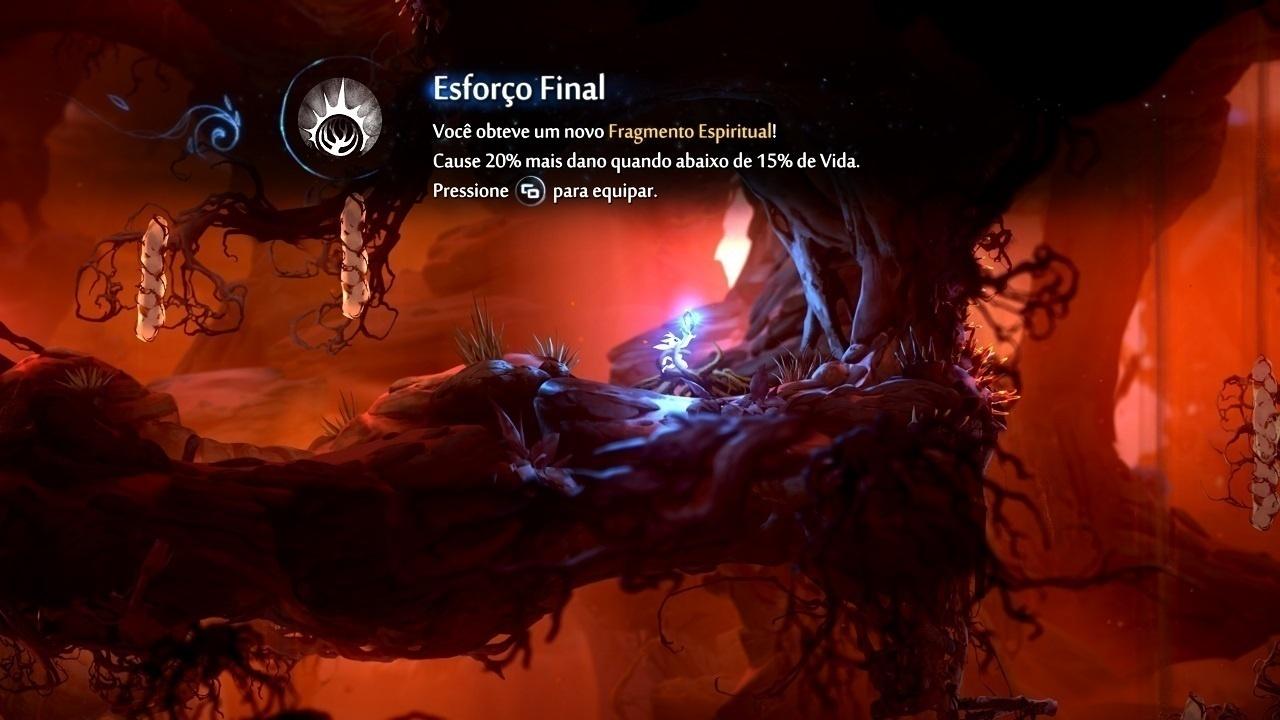
Task: Select the Esforço Final title text
Action: (519, 88)
